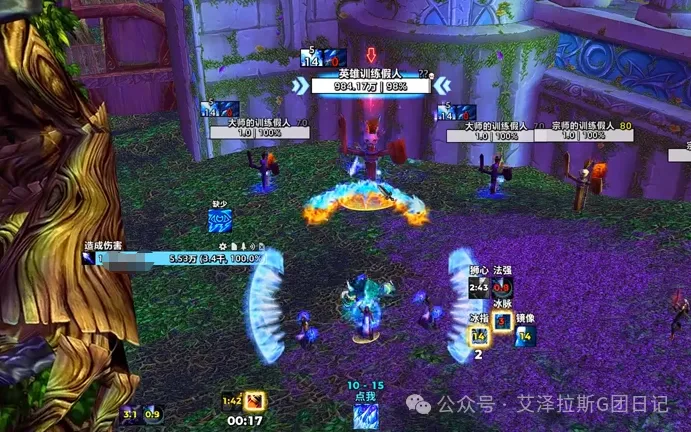Click the round icon showing 0.9 cooldown
The image size is (691, 432).
click(152, 413)
